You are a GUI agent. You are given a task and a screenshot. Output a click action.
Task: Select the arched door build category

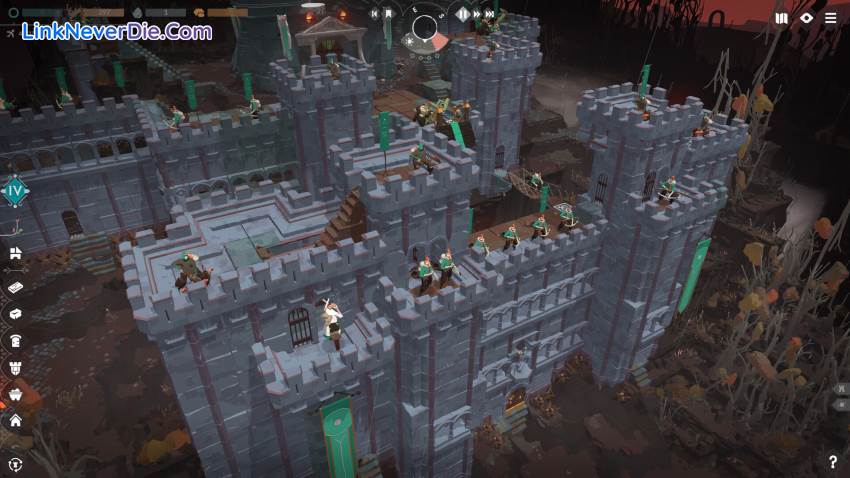click(x=16, y=340)
